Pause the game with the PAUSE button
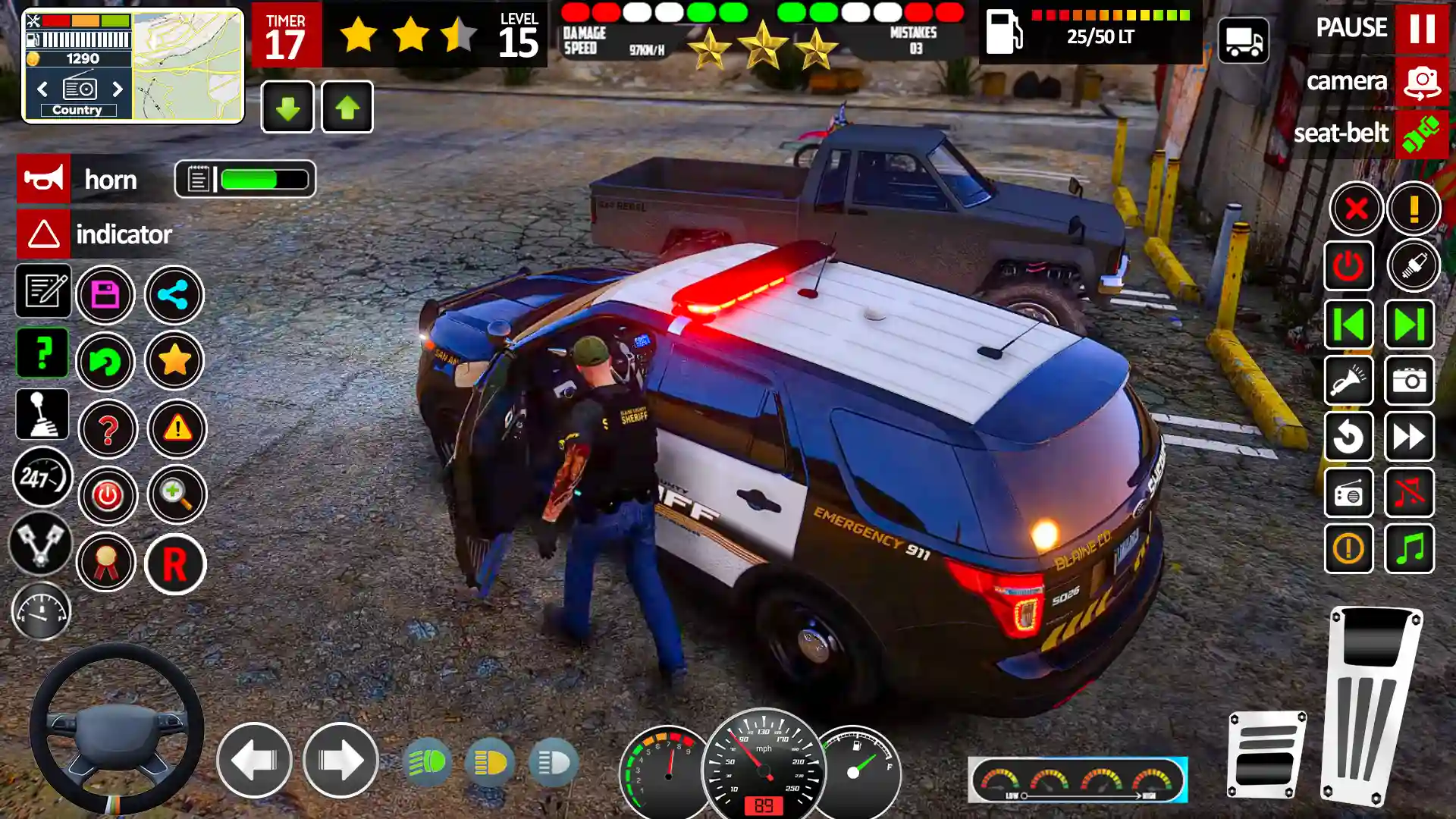 (x=1421, y=28)
